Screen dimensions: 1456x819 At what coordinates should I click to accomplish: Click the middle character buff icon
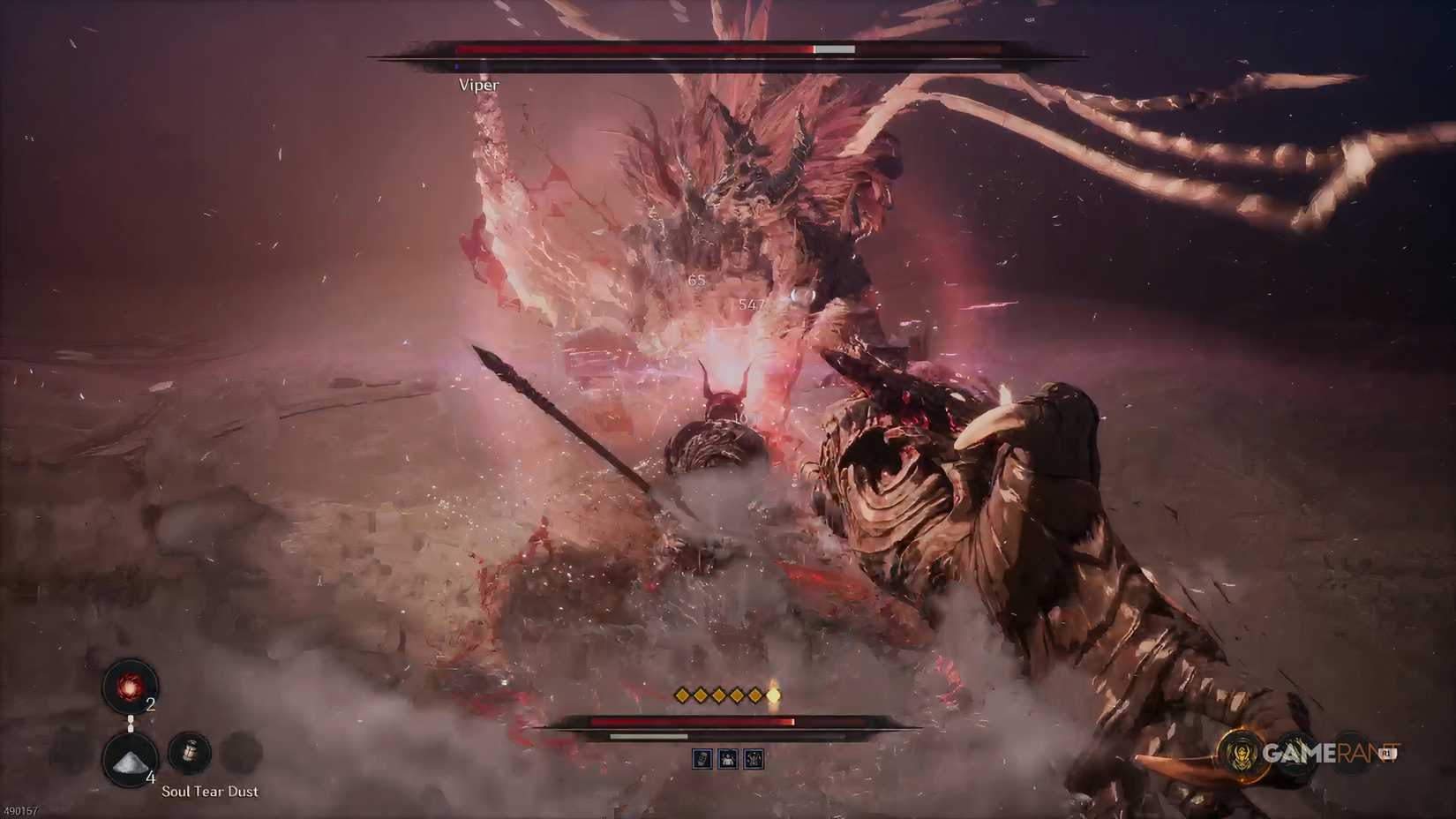click(728, 759)
